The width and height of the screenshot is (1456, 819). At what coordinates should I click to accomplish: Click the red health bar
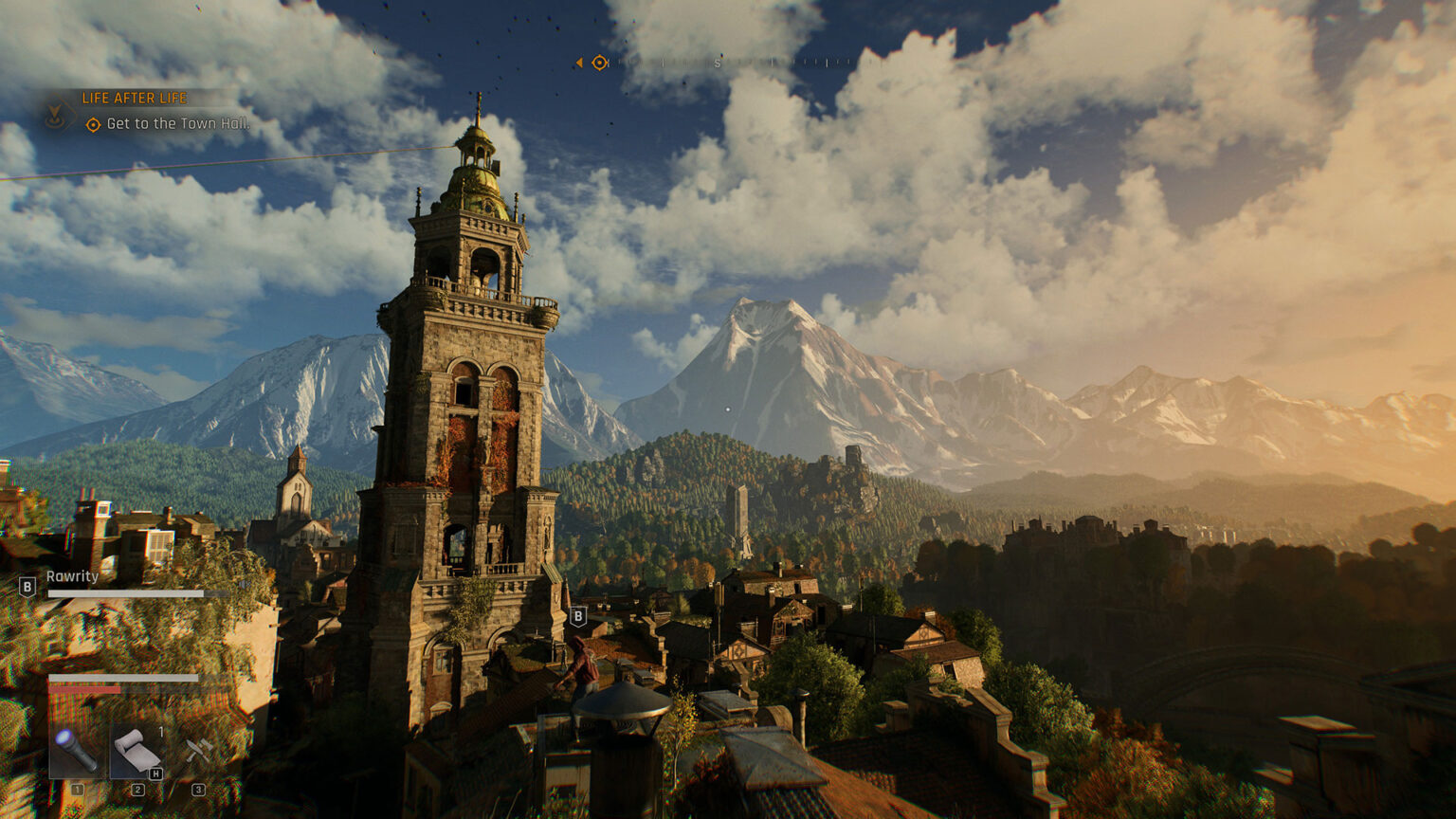(x=84, y=688)
